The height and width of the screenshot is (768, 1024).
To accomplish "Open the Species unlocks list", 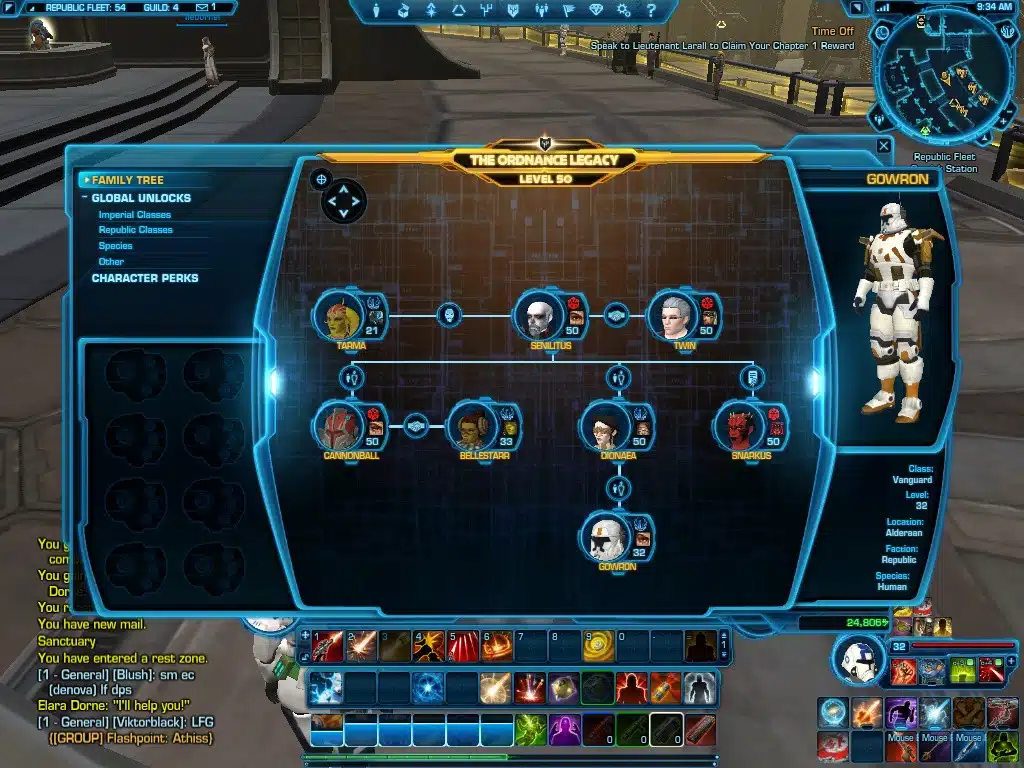I will [x=115, y=246].
